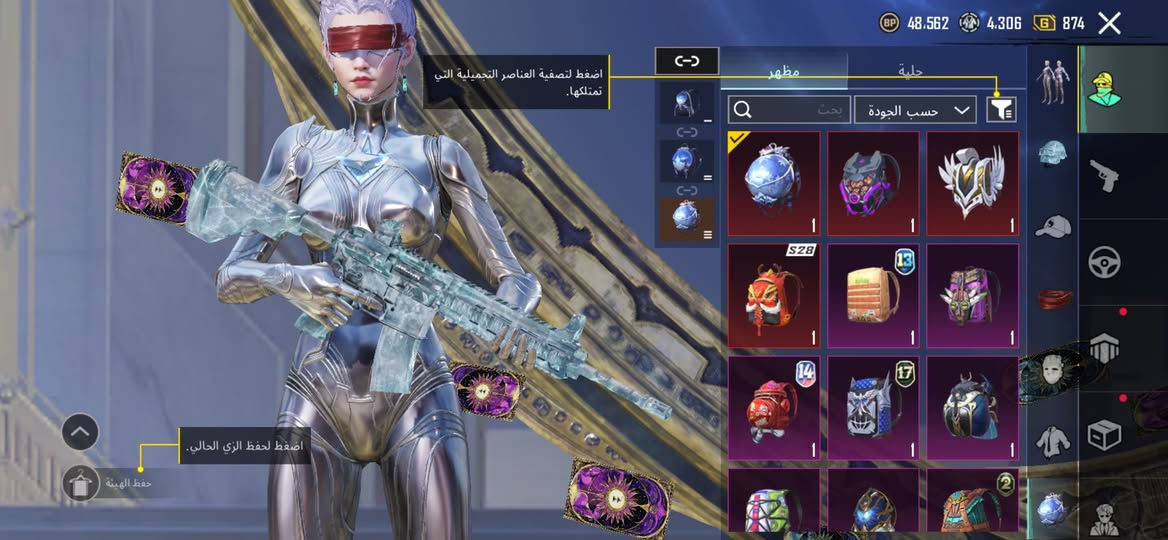Select the red backpack with badge 14
Screen dimensions: 1168x540
click(x=773, y=403)
